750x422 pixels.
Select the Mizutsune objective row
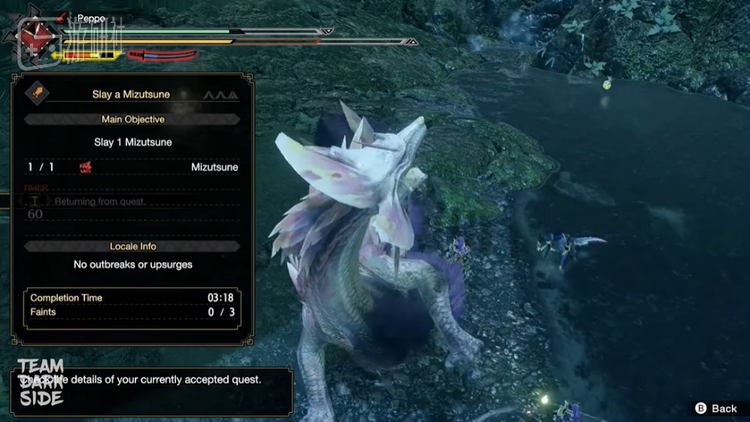pos(133,167)
